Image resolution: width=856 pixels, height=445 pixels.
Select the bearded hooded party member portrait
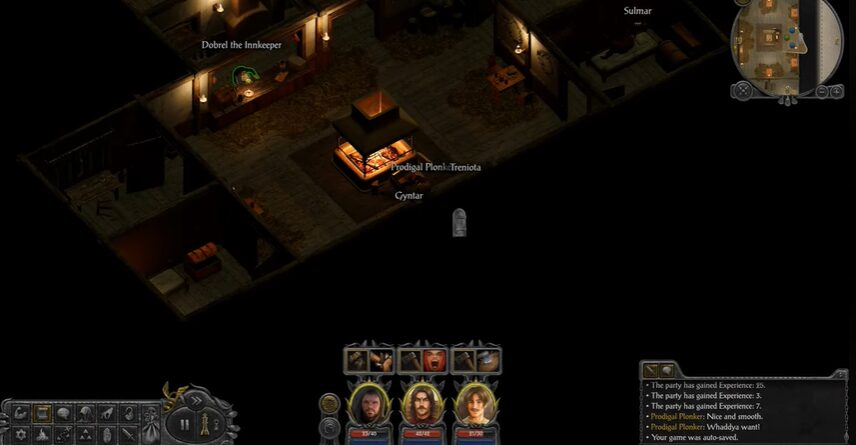tap(369, 405)
